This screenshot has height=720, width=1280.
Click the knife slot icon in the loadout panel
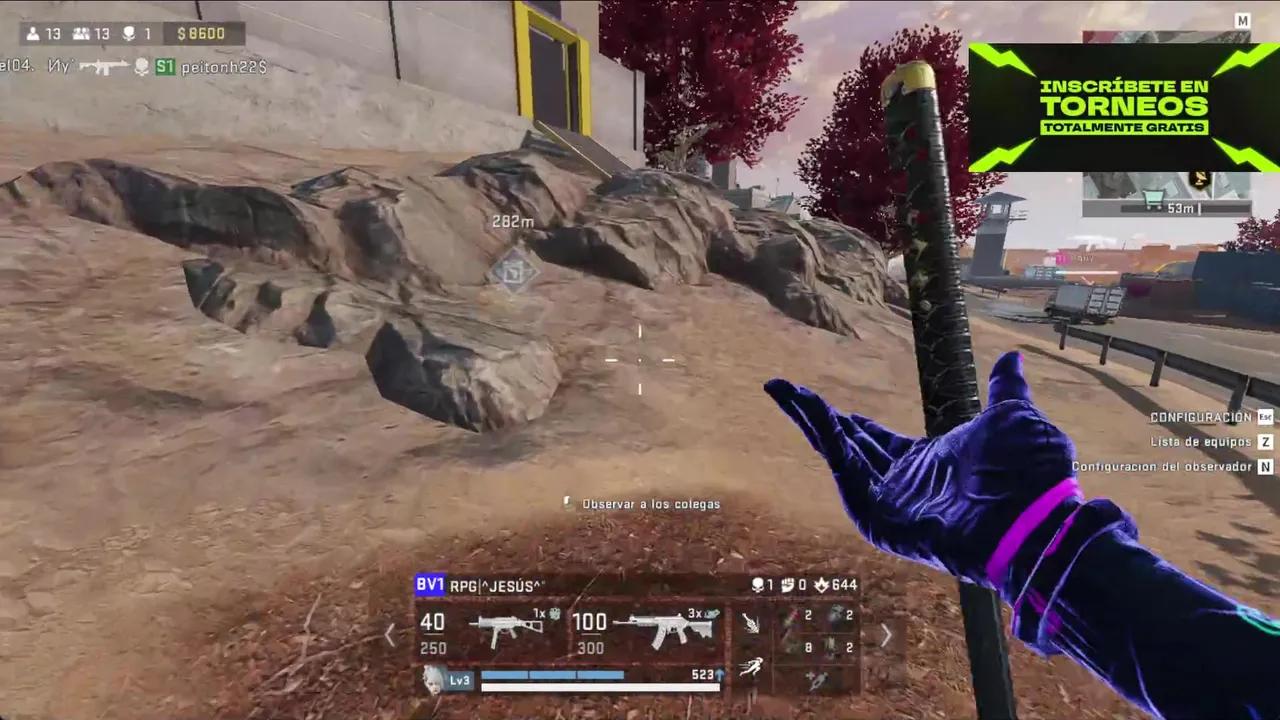click(751, 625)
